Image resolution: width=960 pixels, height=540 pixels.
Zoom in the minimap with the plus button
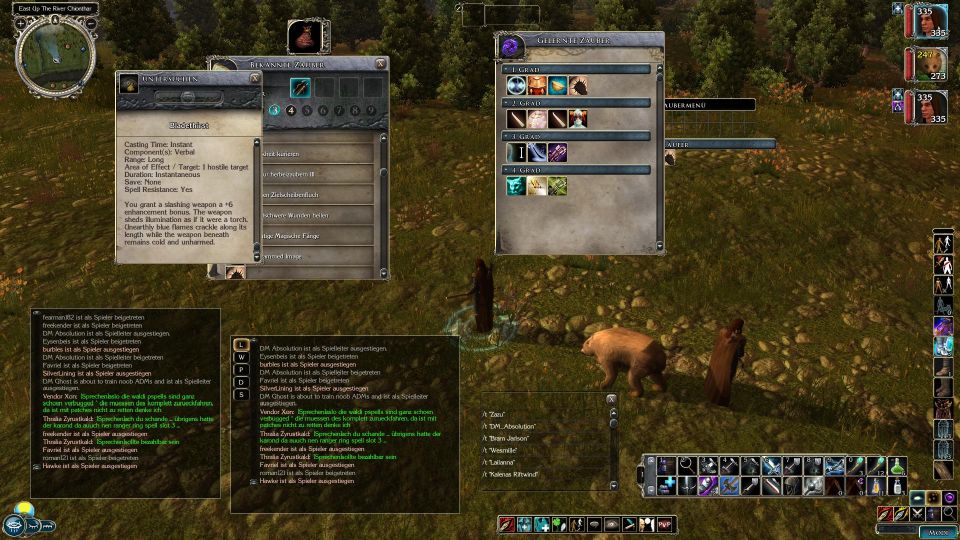point(20,22)
